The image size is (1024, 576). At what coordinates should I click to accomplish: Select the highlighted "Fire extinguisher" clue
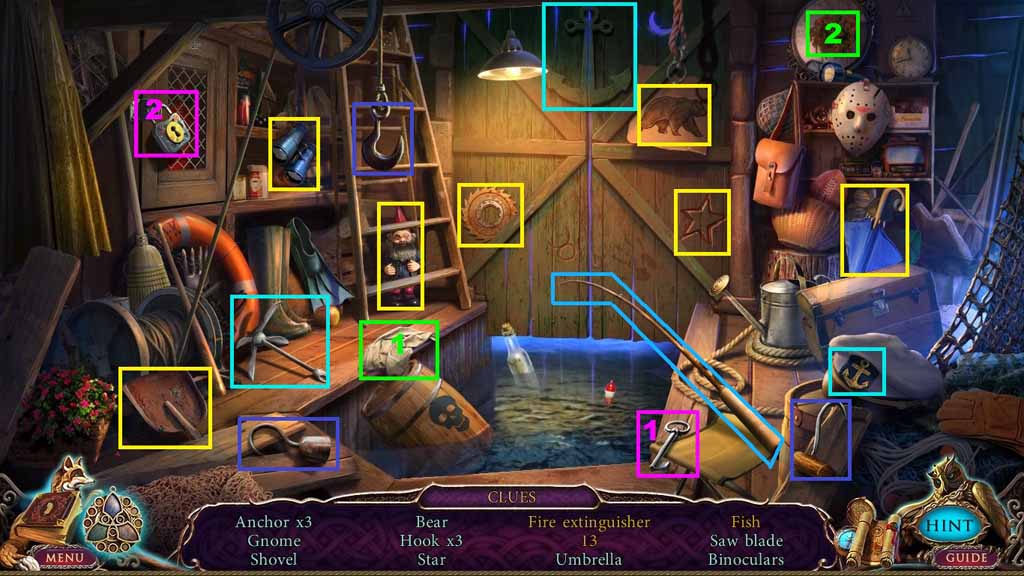(x=589, y=522)
